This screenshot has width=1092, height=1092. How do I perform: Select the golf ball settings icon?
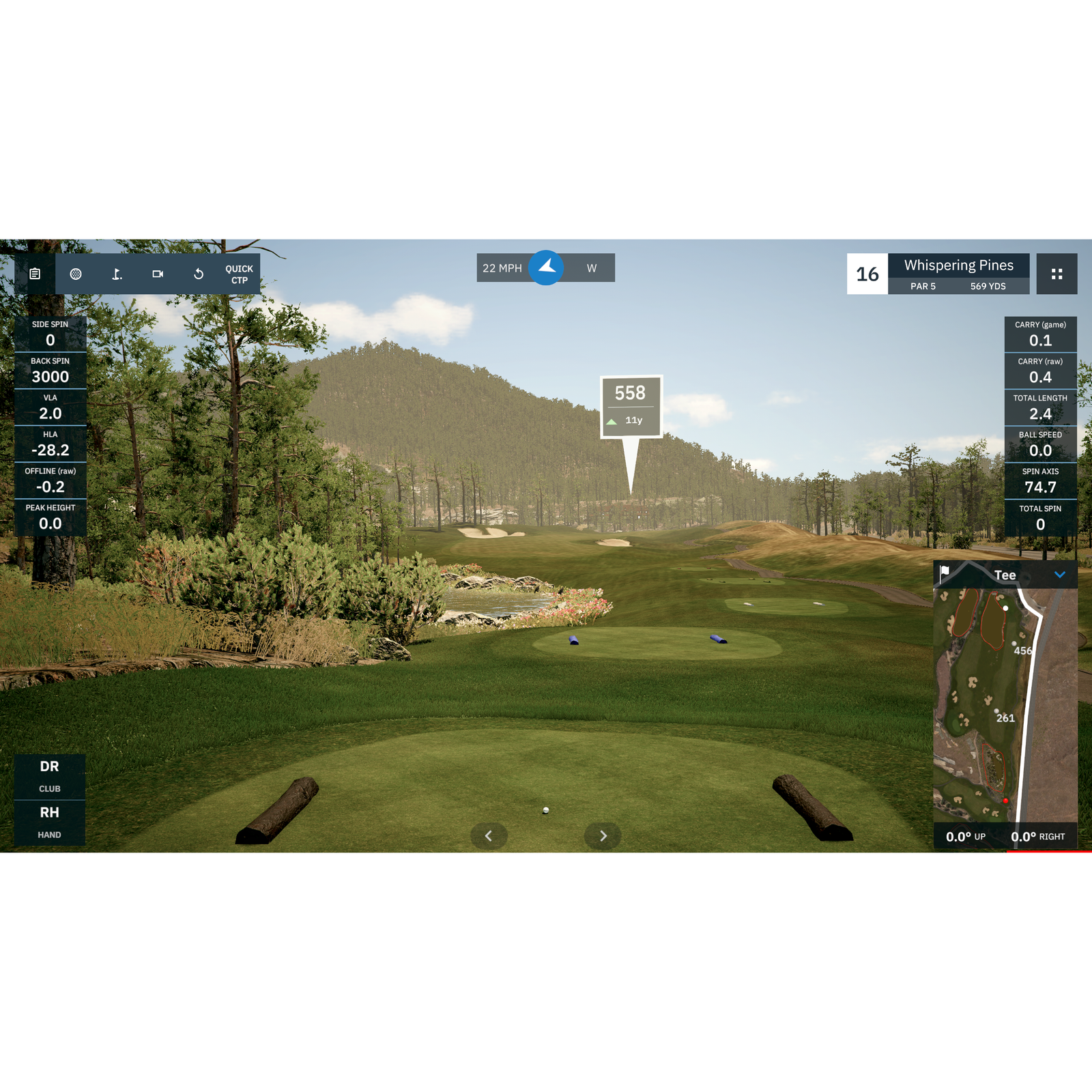pyautogui.click(x=77, y=273)
